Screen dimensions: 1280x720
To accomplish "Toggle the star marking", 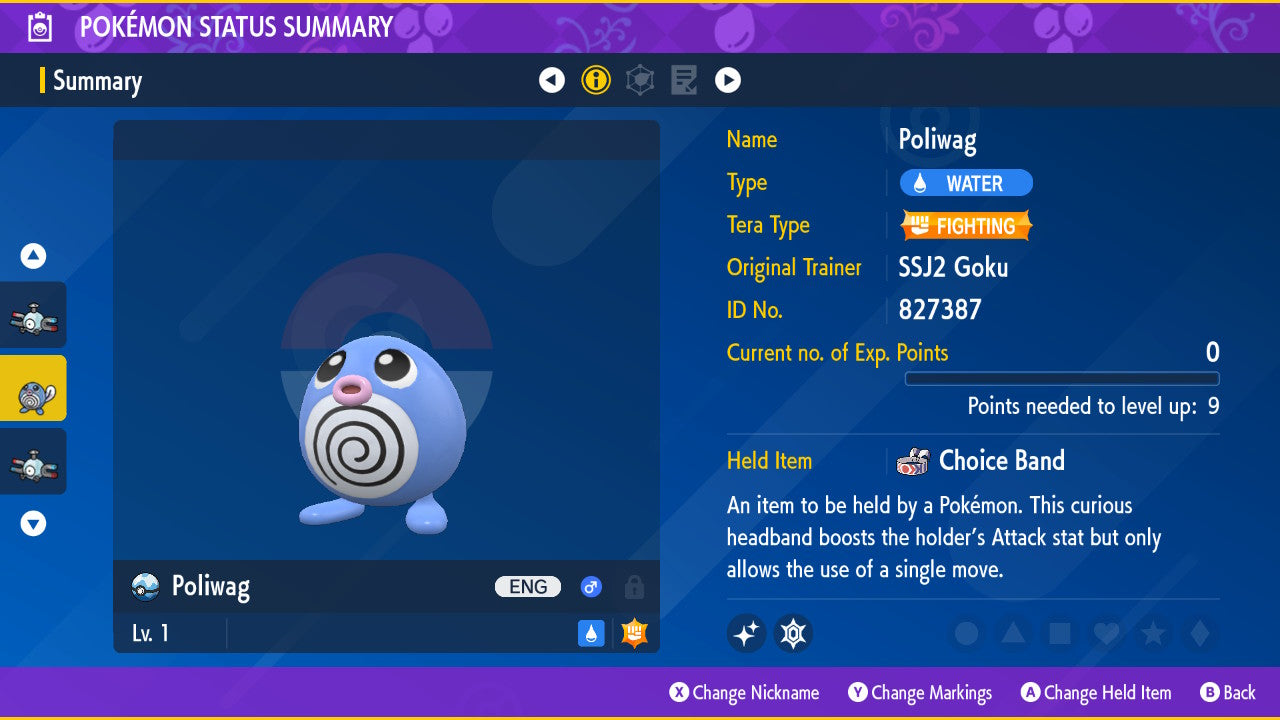I will (1152, 633).
